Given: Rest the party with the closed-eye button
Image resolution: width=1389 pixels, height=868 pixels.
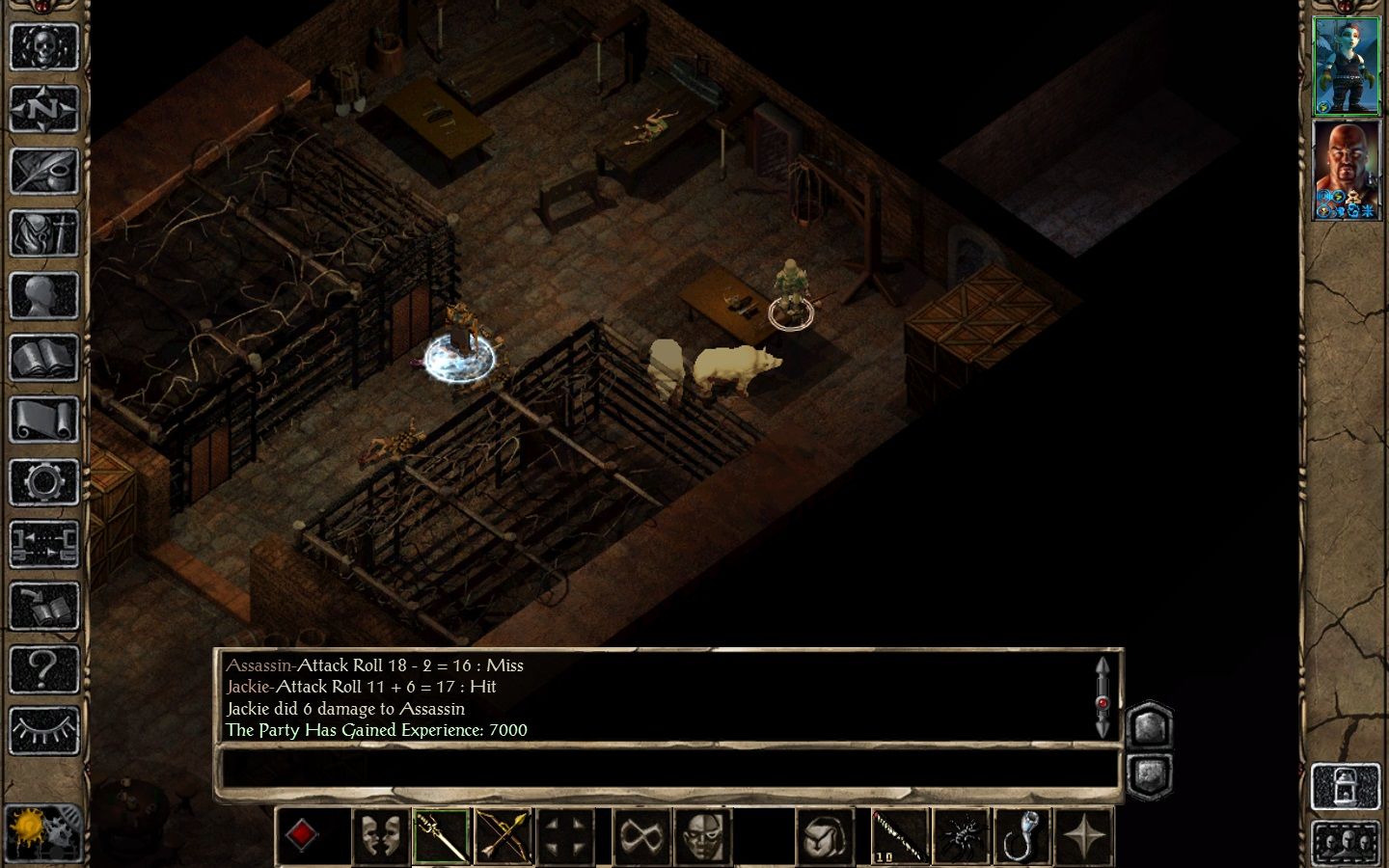Looking at the screenshot, I should point(43,730).
